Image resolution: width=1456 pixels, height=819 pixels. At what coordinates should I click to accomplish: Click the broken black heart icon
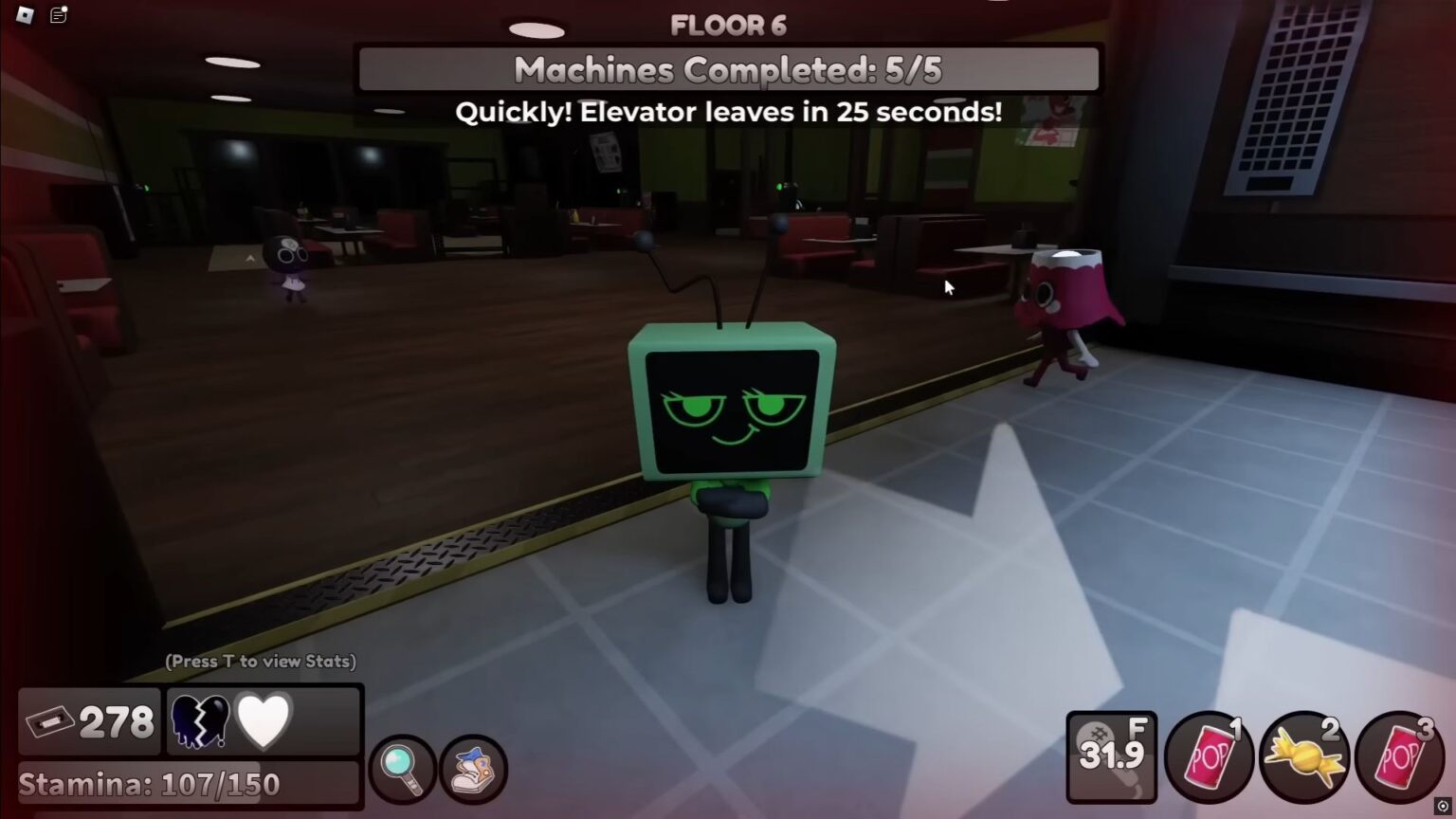[x=200, y=721]
